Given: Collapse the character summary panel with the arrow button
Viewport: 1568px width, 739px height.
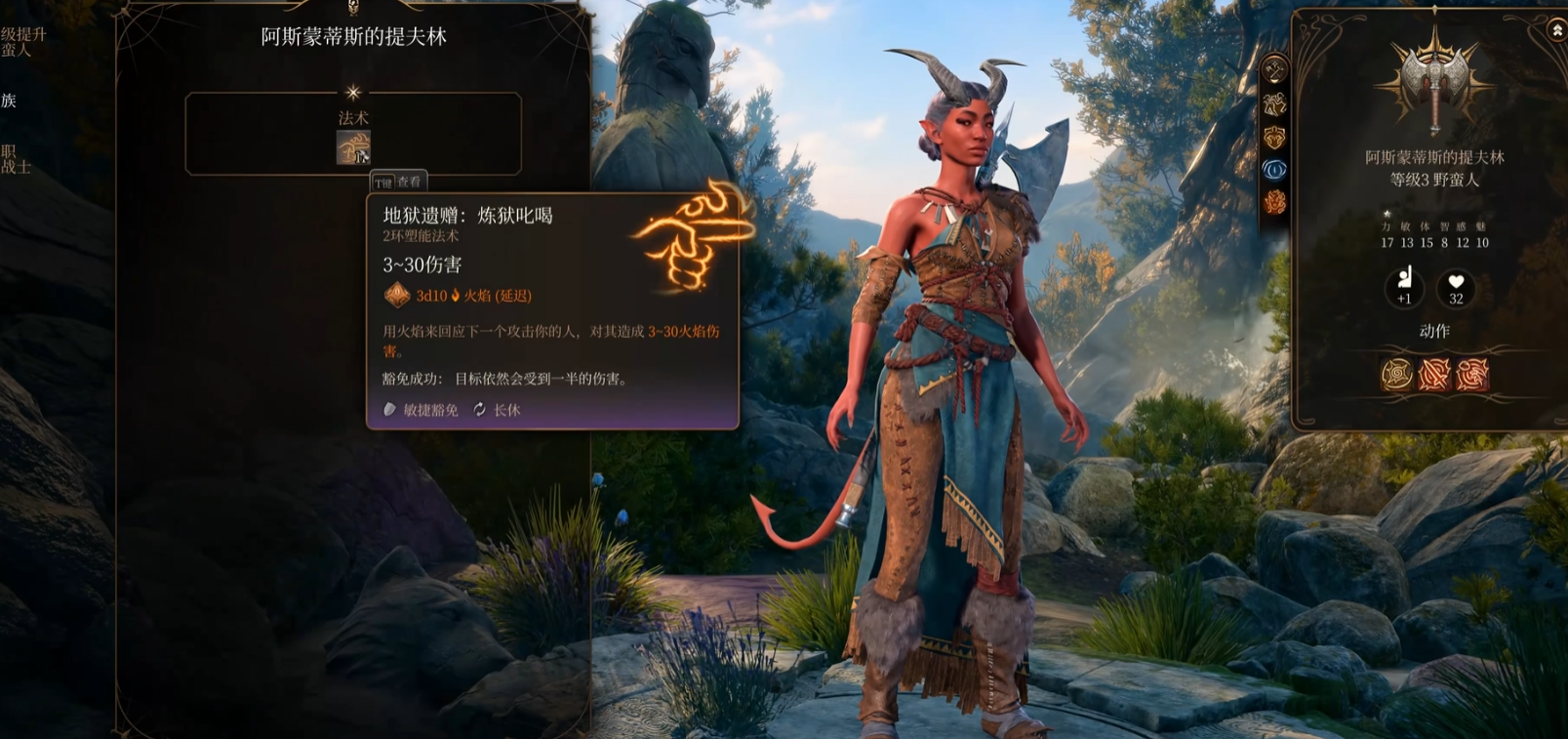Looking at the screenshot, I should (x=1557, y=31).
